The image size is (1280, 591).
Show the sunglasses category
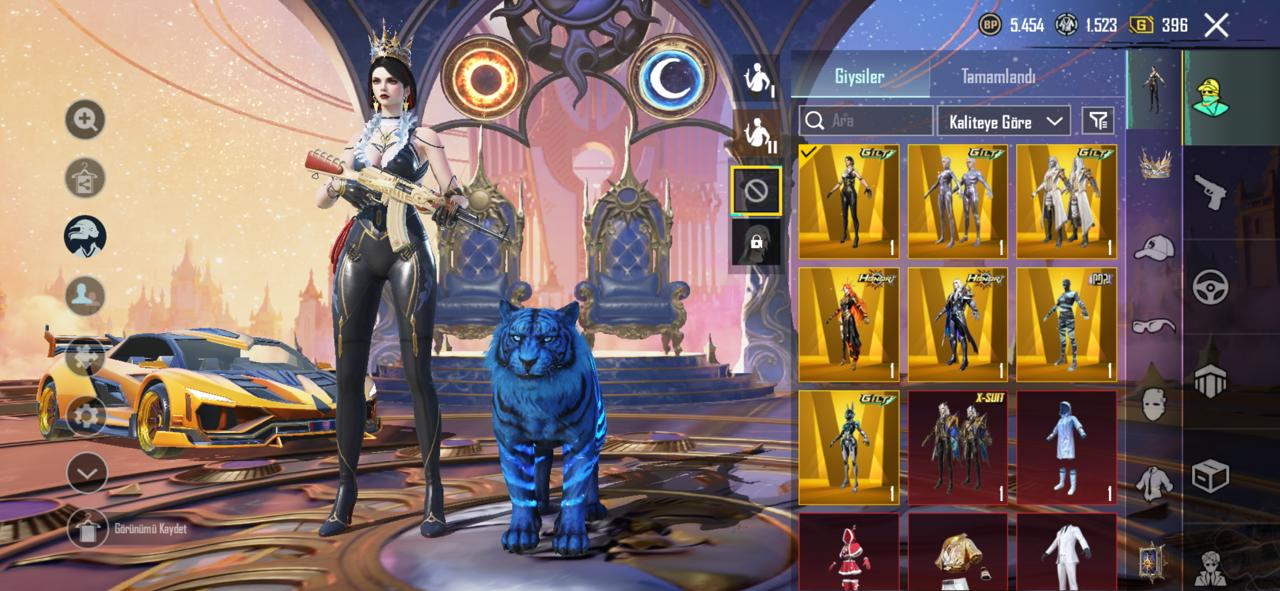[x=1155, y=325]
